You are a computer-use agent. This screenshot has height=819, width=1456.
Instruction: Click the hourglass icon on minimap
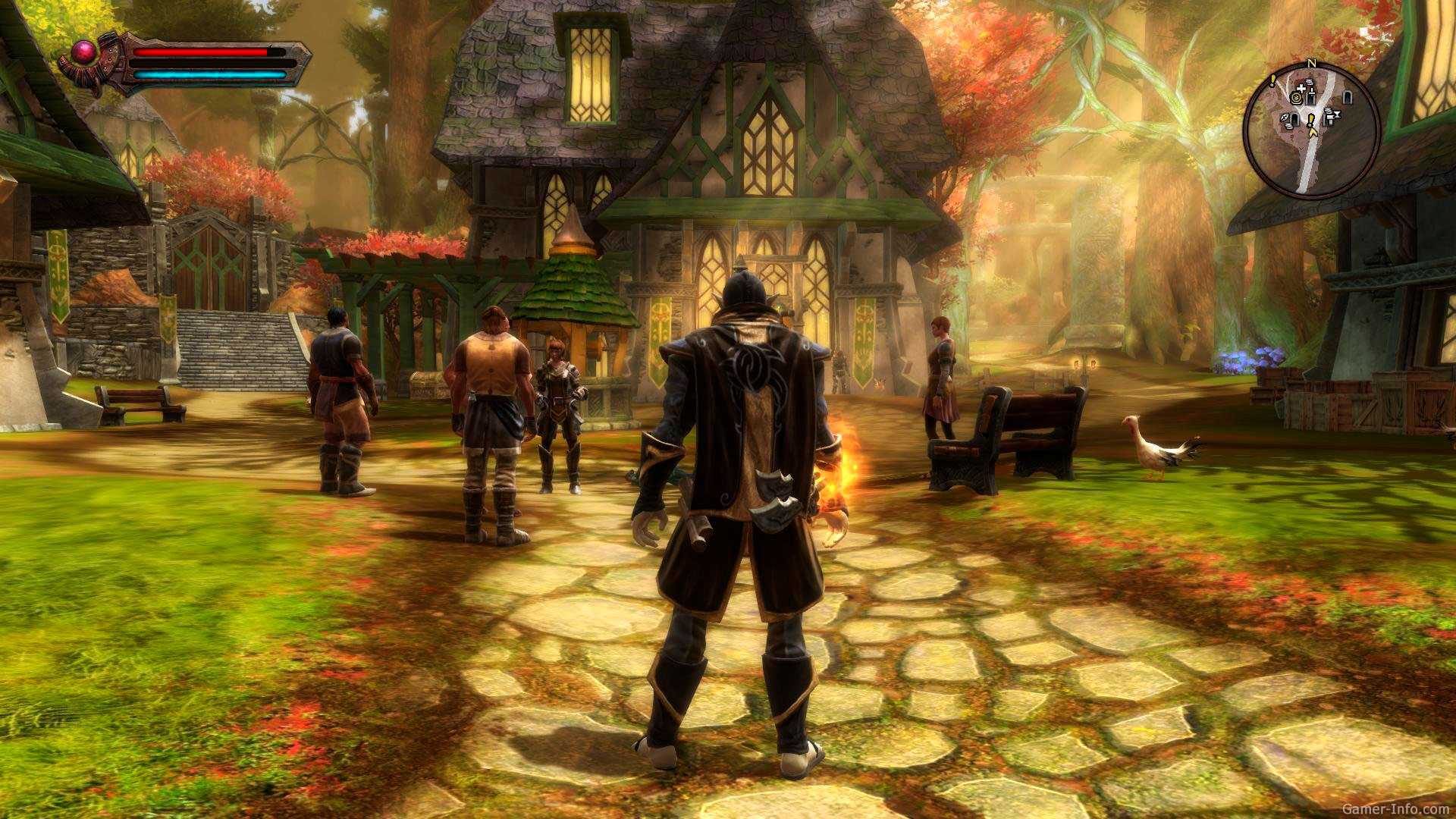[1338, 115]
